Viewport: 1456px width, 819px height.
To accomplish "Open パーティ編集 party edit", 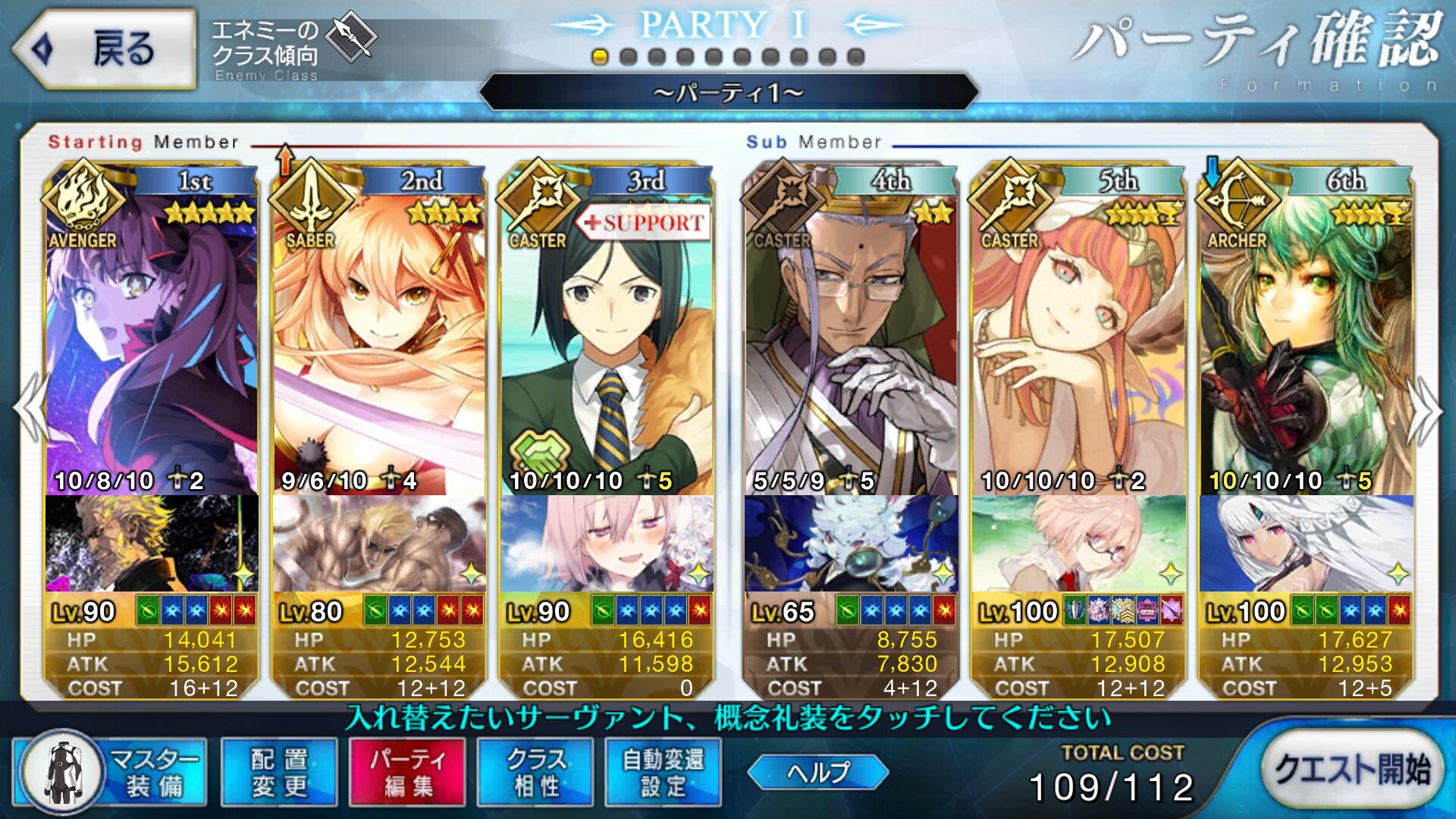I will (407, 772).
